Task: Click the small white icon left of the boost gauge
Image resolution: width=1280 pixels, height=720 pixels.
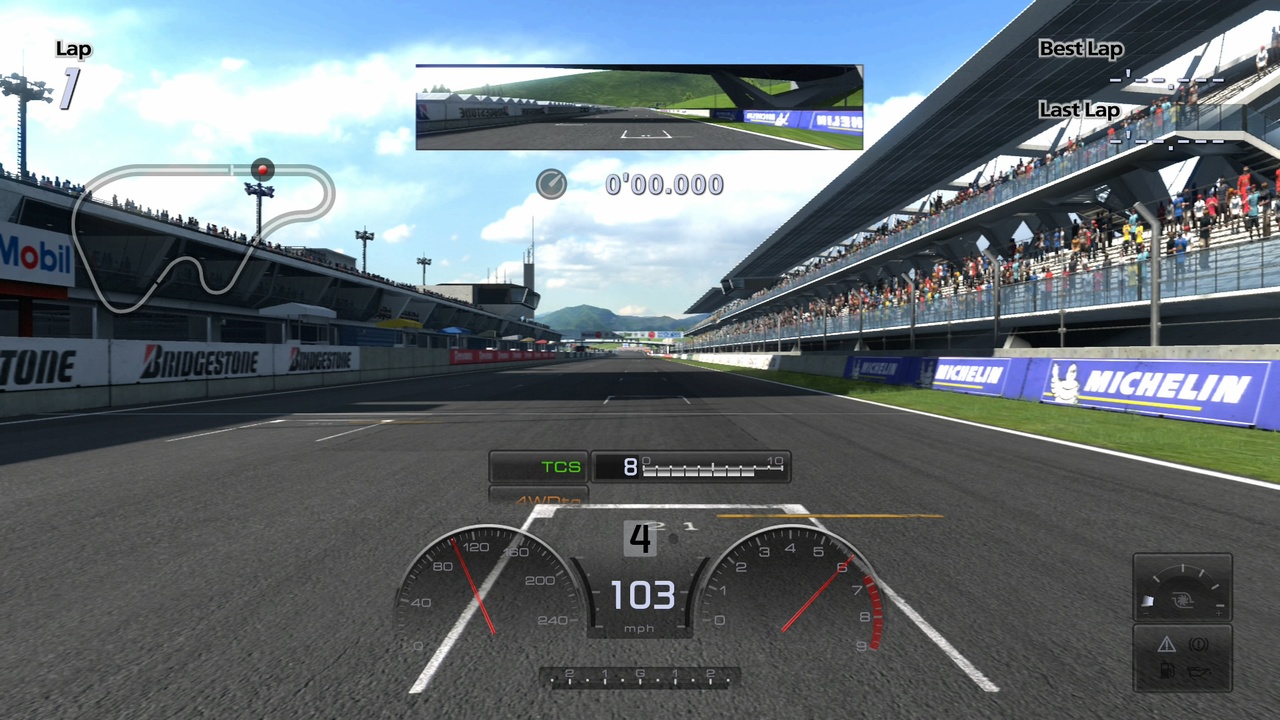Action: tap(1148, 599)
